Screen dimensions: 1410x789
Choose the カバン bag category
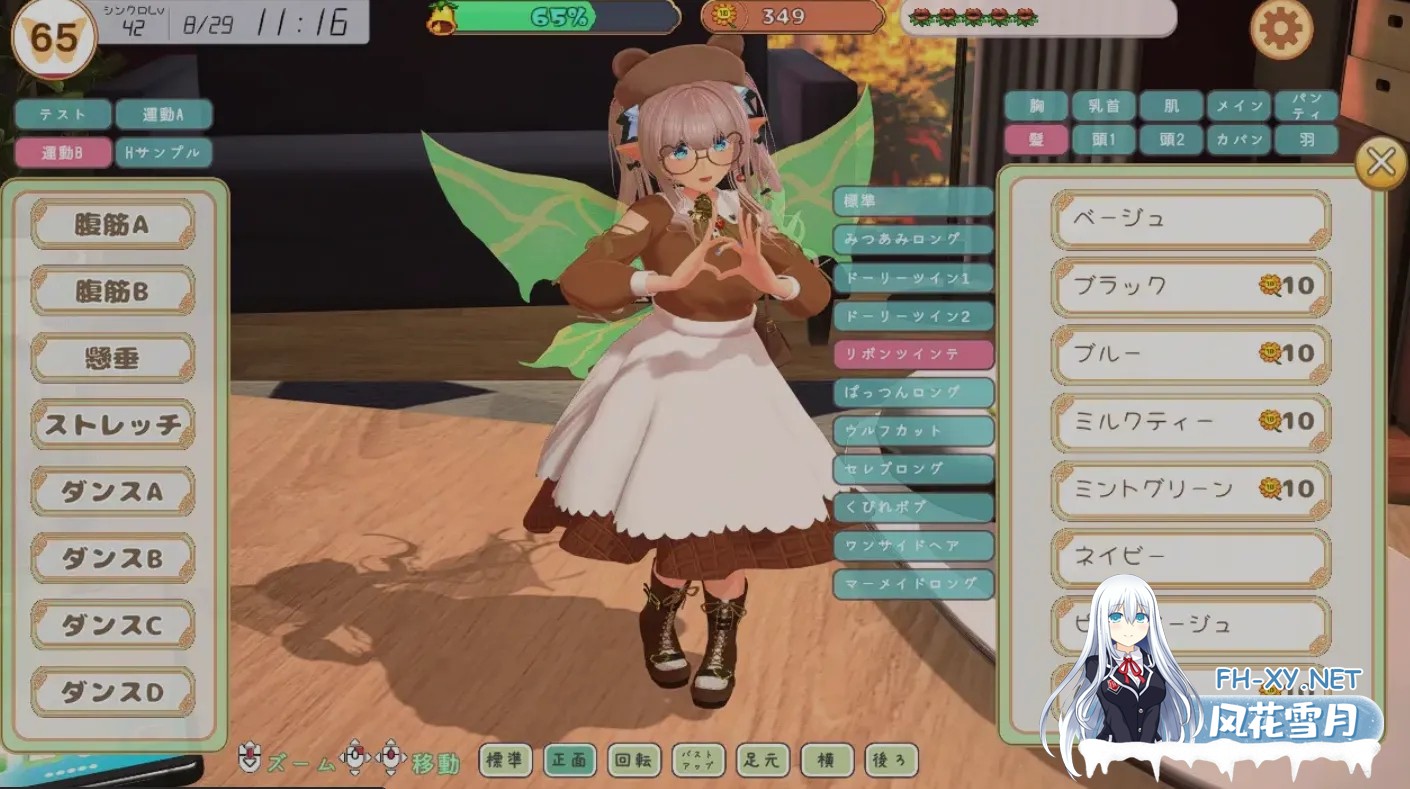click(1238, 140)
